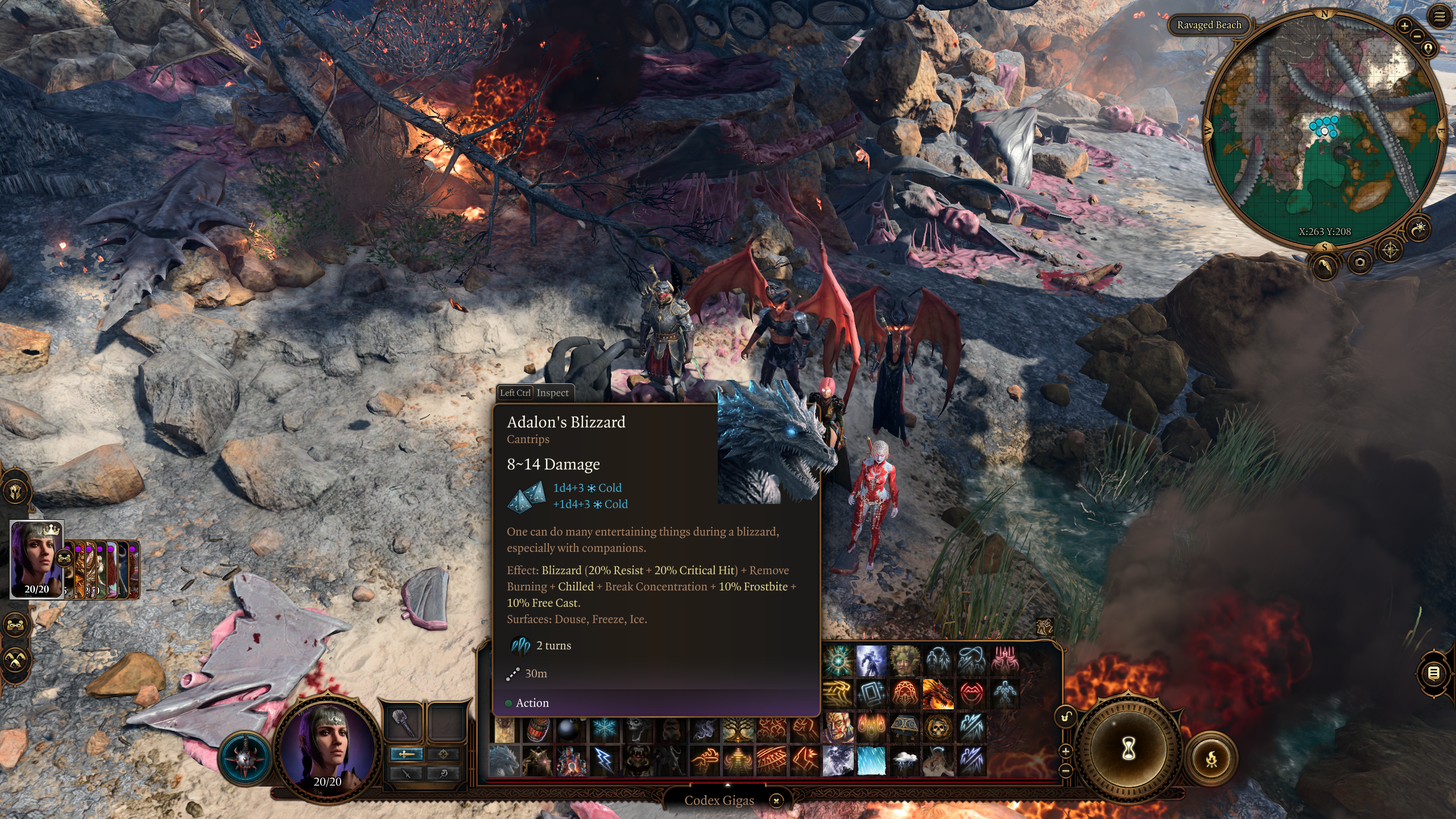Add a hotbar row with plus button
Viewport: 1456px width, 819px height.
[x=1066, y=751]
